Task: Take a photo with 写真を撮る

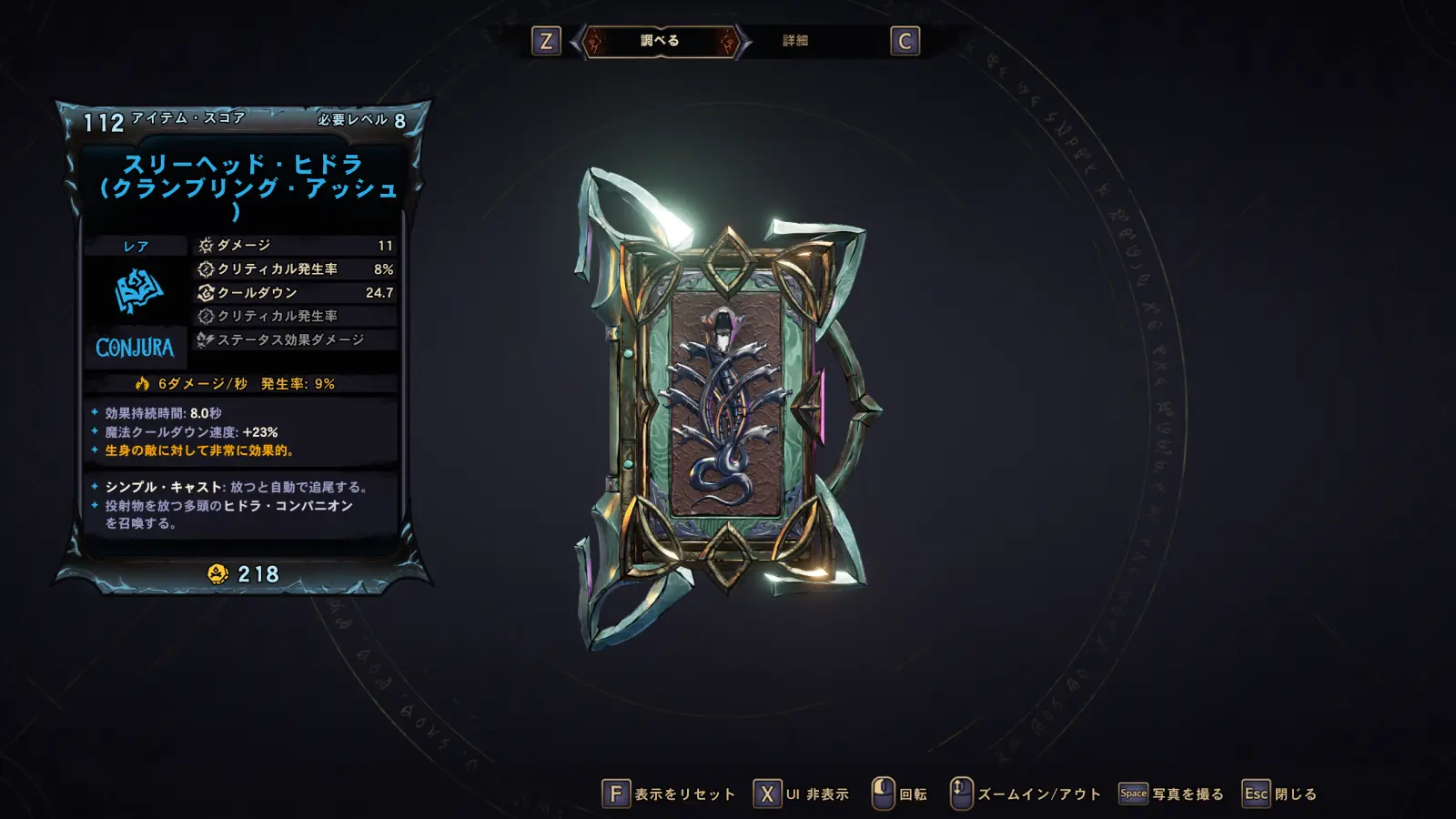Action: [x=1172, y=794]
